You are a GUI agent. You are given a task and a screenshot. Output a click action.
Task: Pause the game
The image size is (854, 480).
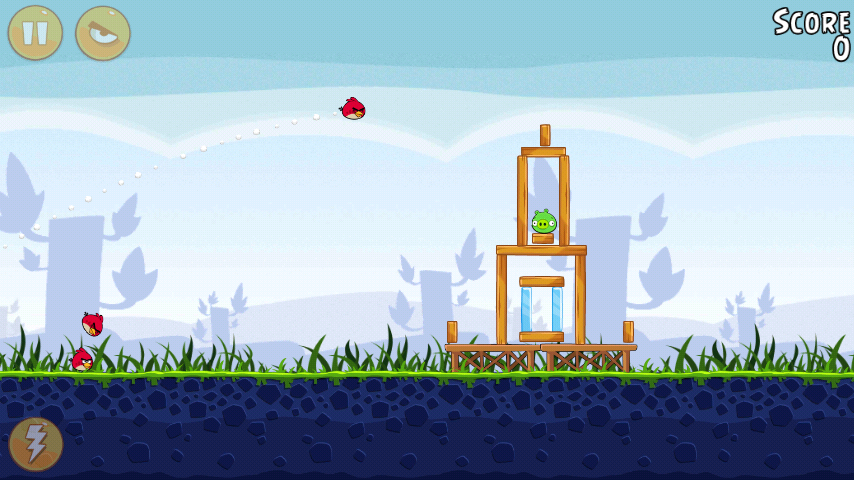(35, 33)
